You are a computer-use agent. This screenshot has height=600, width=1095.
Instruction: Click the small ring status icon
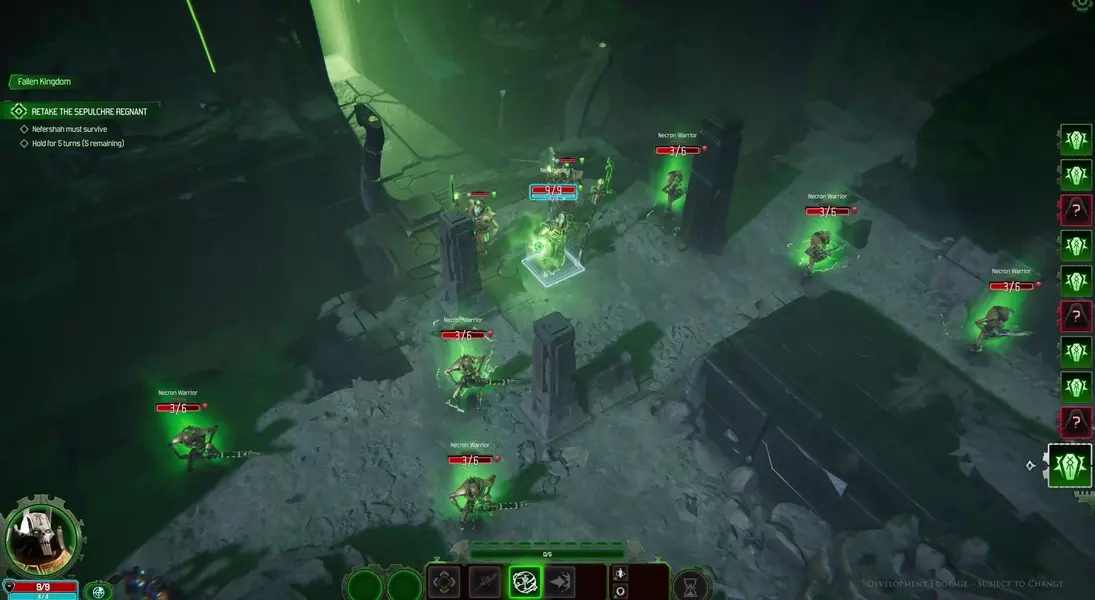(x=620, y=591)
